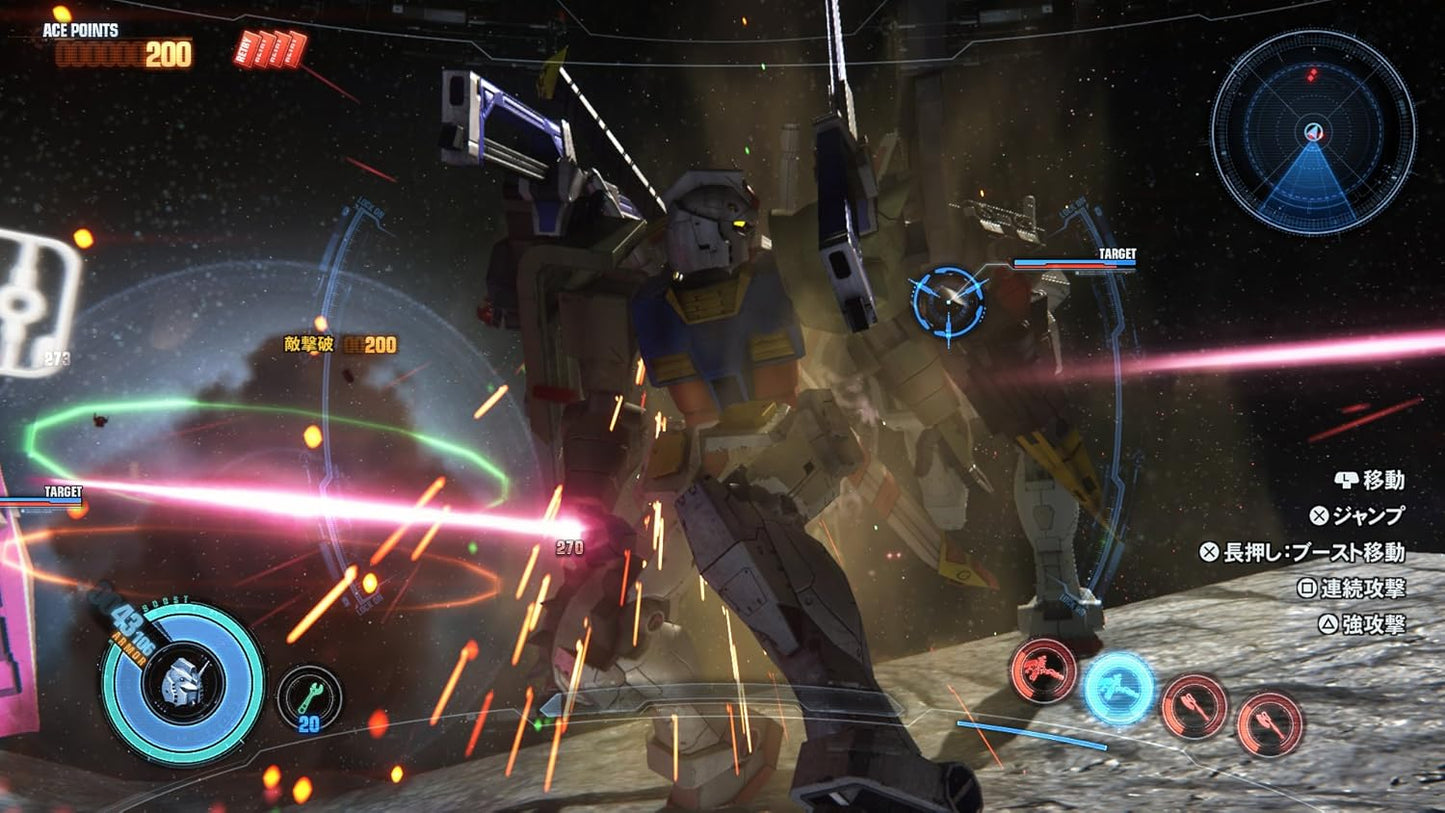This screenshot has width=1445, height=813.
Task: Select the red rifle weapon icon
Action: (x=1042, y=670)
